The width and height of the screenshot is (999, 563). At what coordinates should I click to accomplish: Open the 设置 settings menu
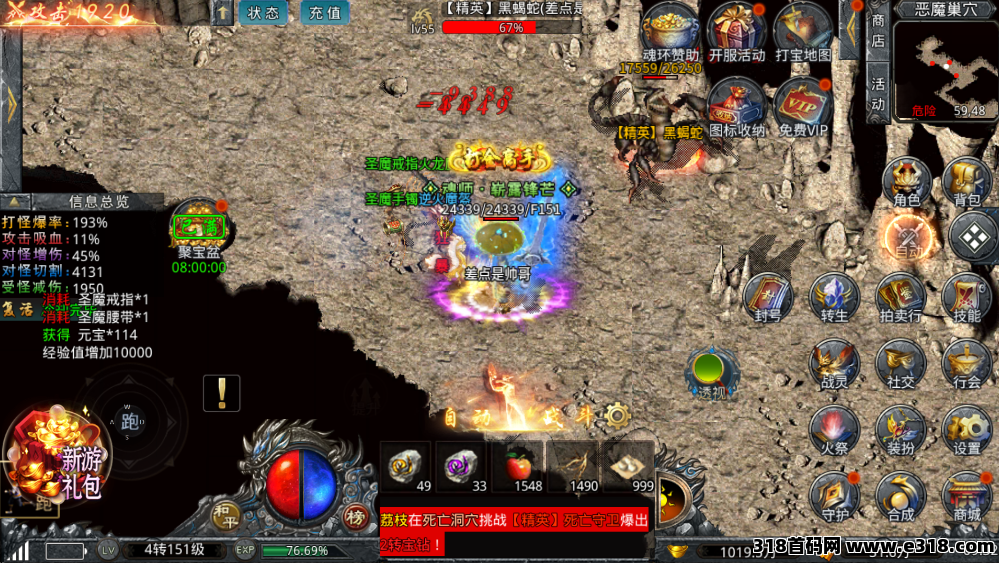[967, 430]
